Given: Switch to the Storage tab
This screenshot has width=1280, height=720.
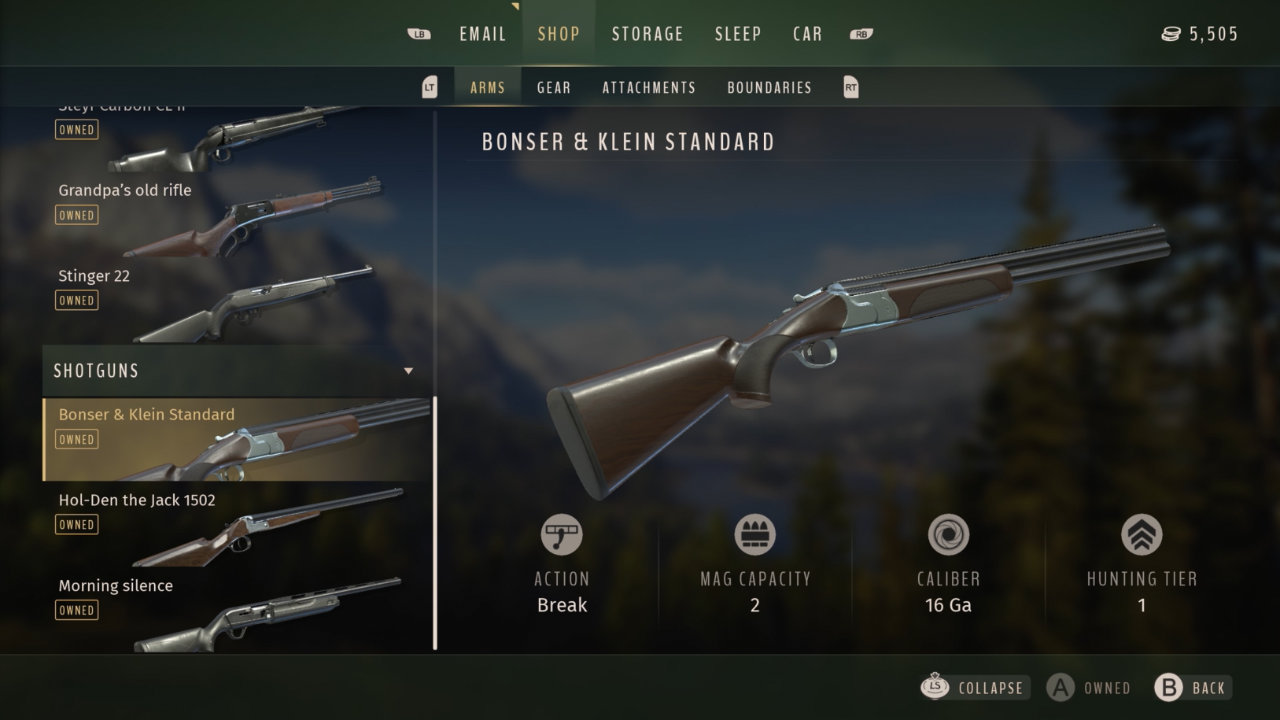Looking at the screenshot, I should (647, 34).
